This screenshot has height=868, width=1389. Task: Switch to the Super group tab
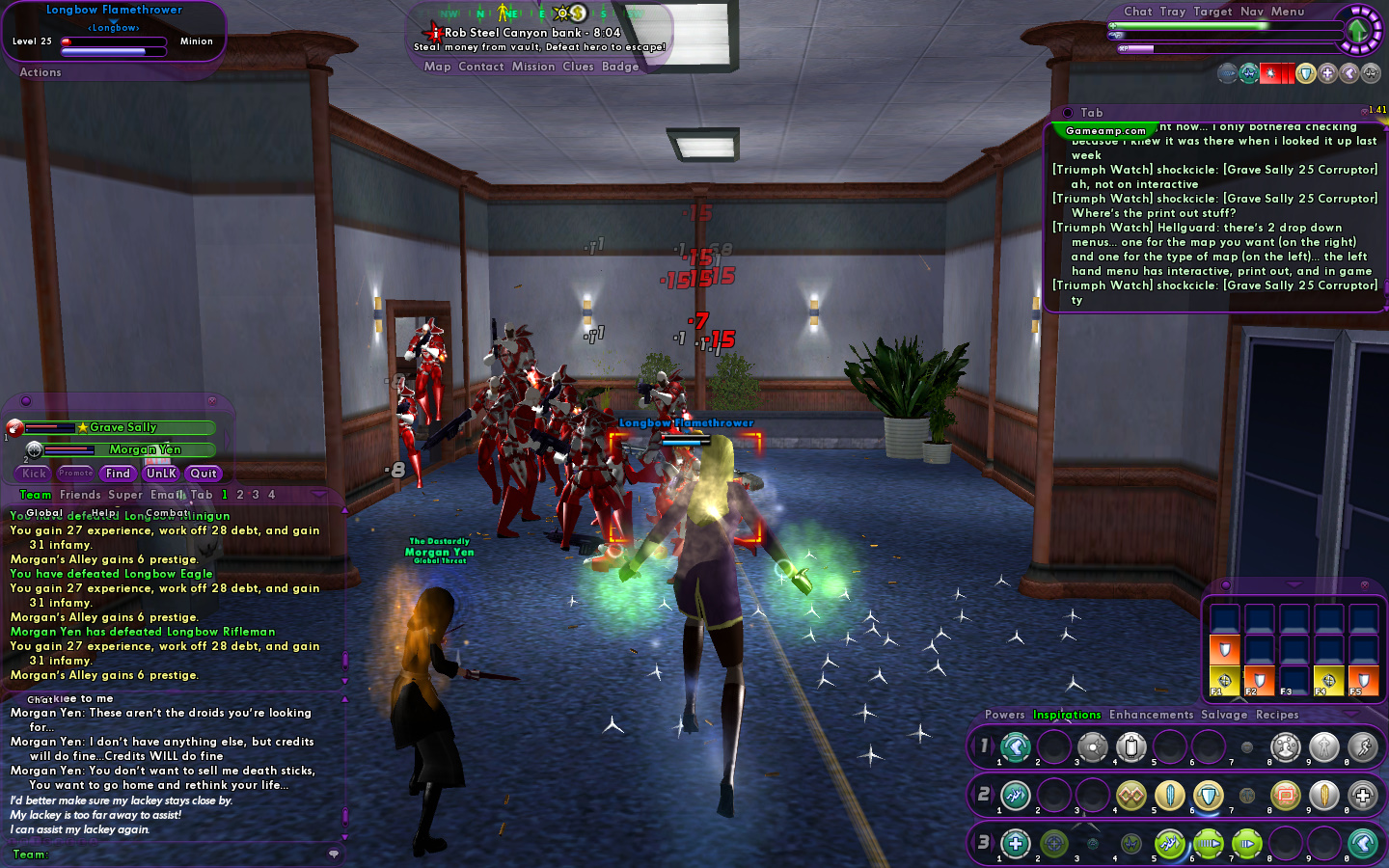click(125, 495)
